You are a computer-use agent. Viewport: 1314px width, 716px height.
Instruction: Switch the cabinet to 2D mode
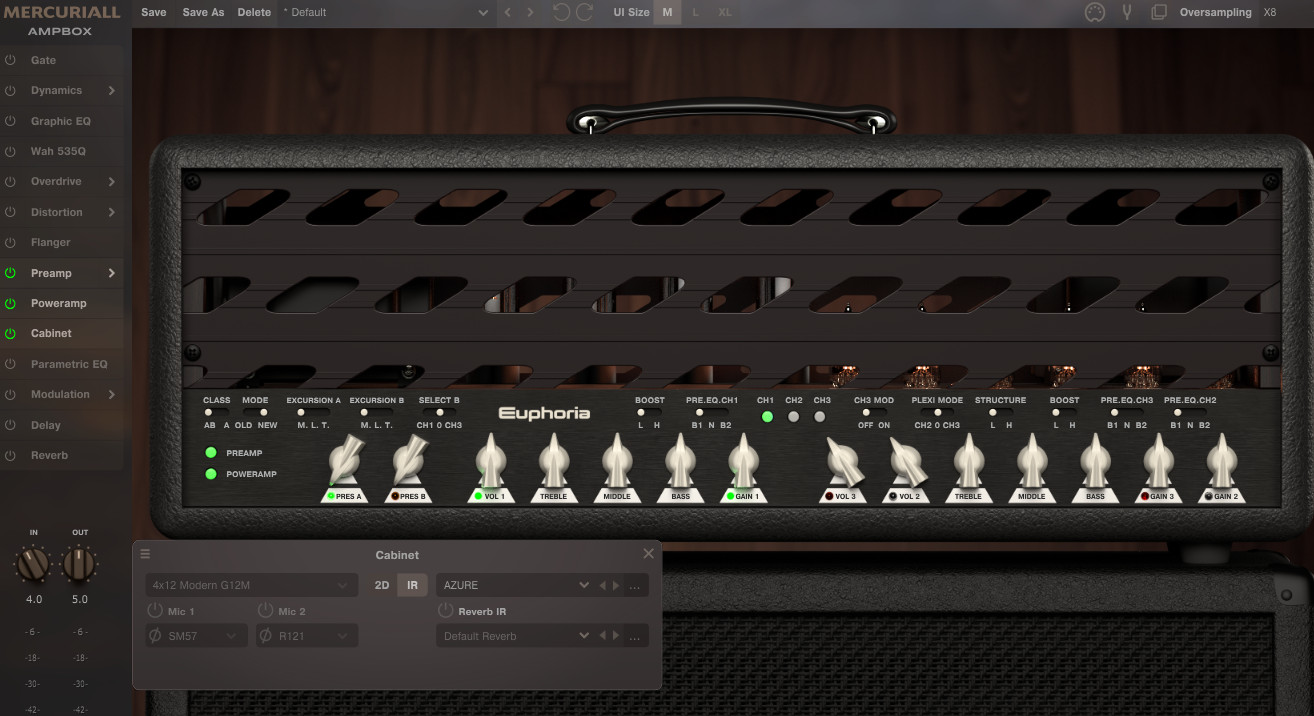(x=381, y=585)
